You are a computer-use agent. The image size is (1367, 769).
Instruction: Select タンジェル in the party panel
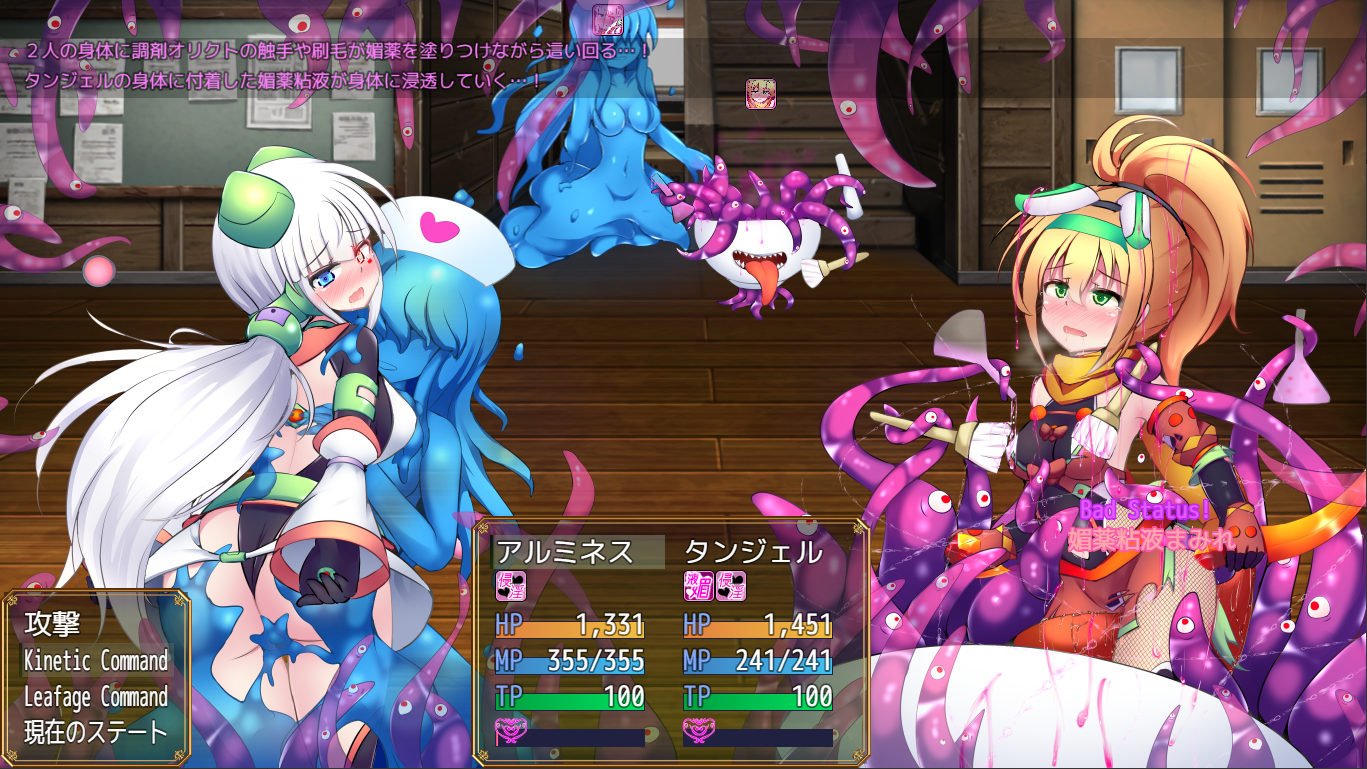[x=753, y=552]
